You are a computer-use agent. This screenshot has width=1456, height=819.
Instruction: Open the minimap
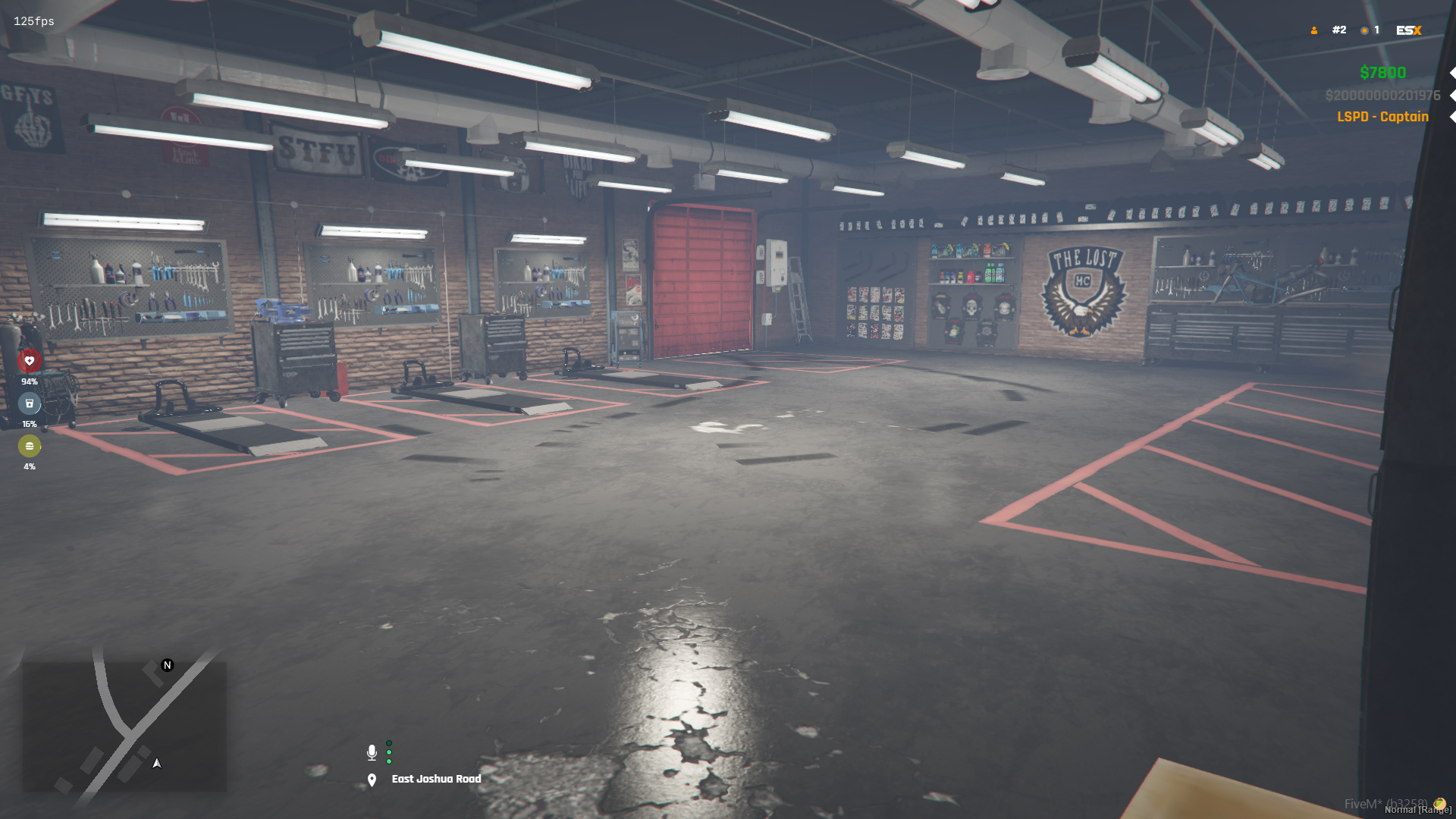[x=124, y=726]
